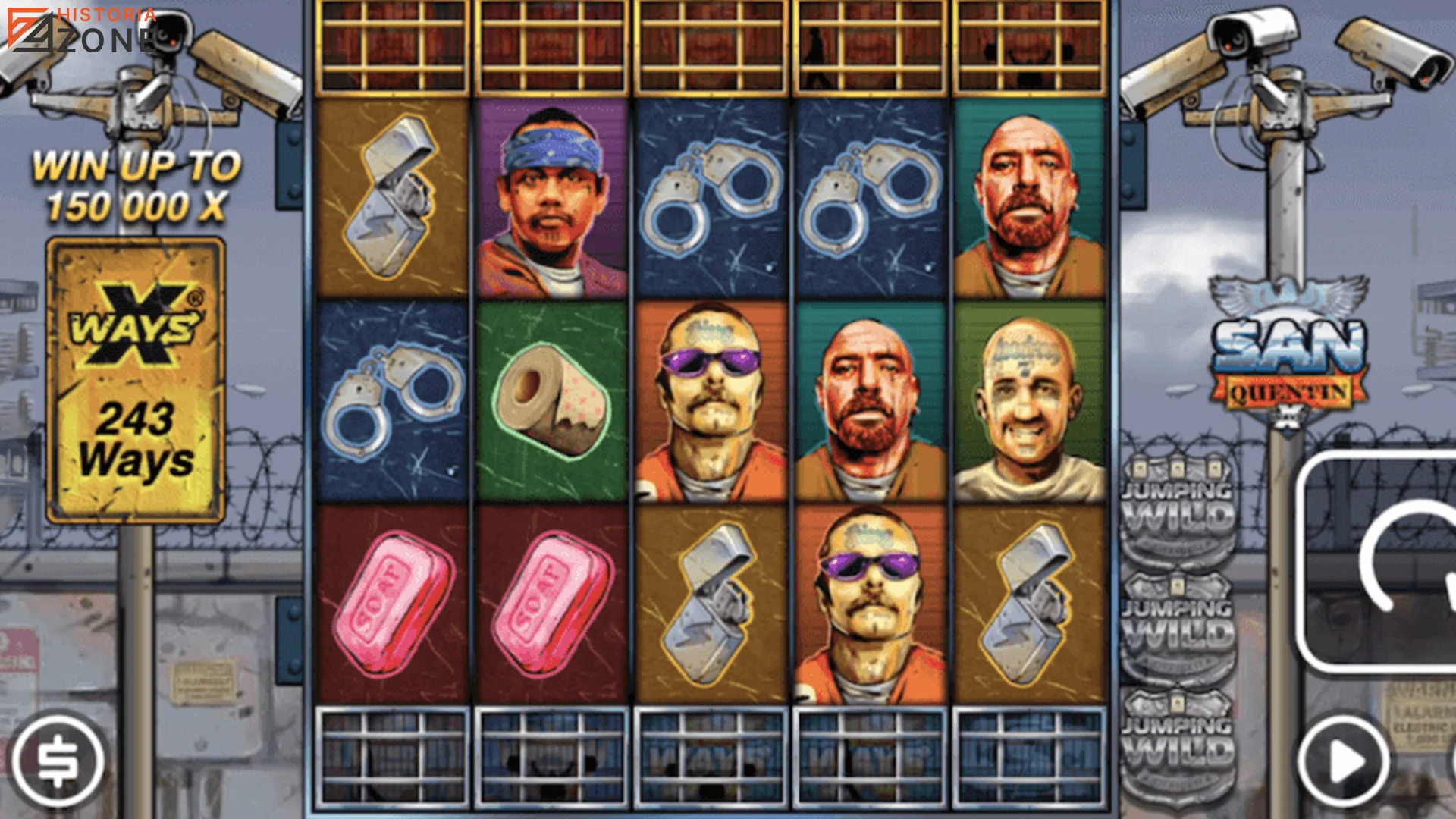The height and width of the screenshot is (819, 1456).
Task: Select the bald bearded prisoner symbol on reel five
Action: 1031,193
